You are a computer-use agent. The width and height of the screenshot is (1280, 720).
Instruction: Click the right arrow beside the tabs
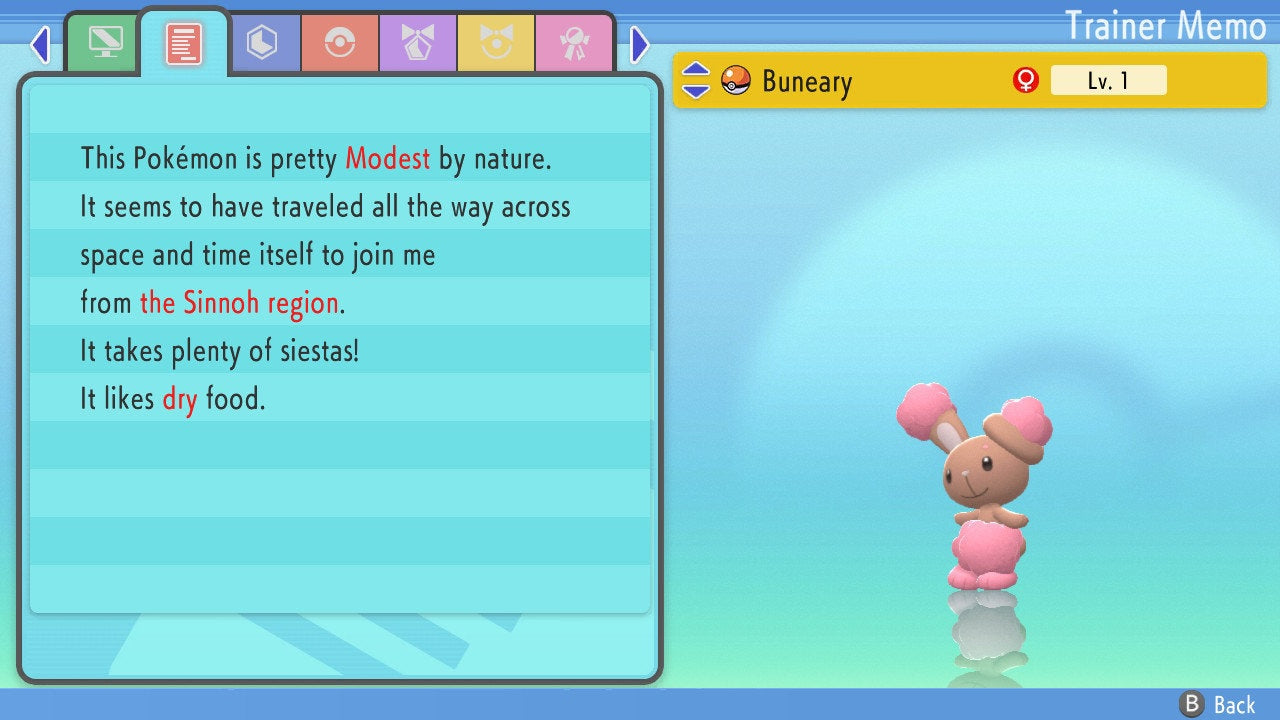coord(640,44)
